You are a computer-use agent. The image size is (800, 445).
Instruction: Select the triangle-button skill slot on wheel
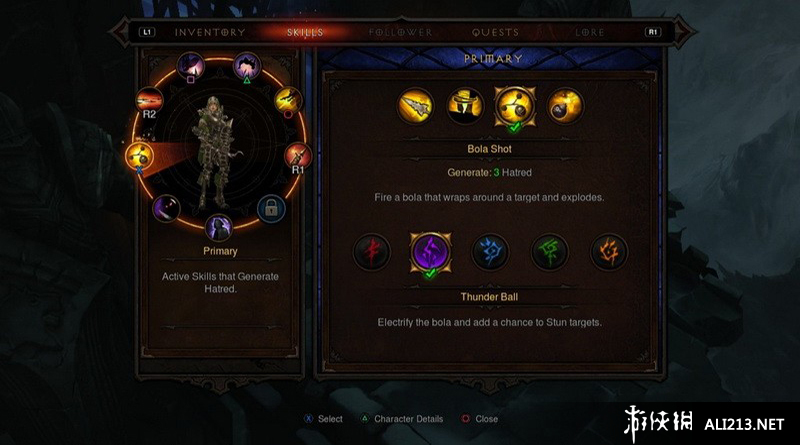pos(246,68)
